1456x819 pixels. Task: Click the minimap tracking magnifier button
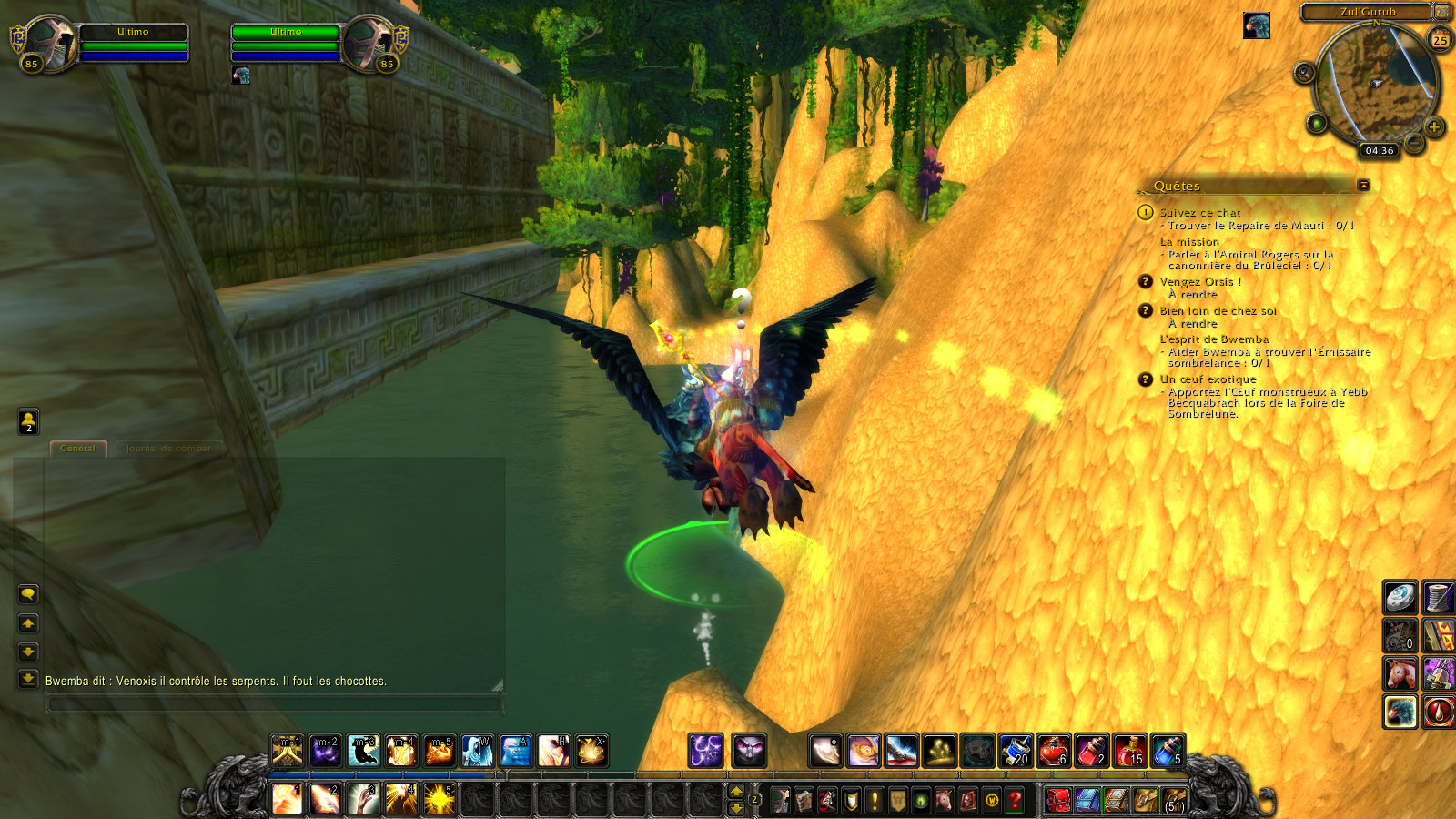(x=1304, y=73)
